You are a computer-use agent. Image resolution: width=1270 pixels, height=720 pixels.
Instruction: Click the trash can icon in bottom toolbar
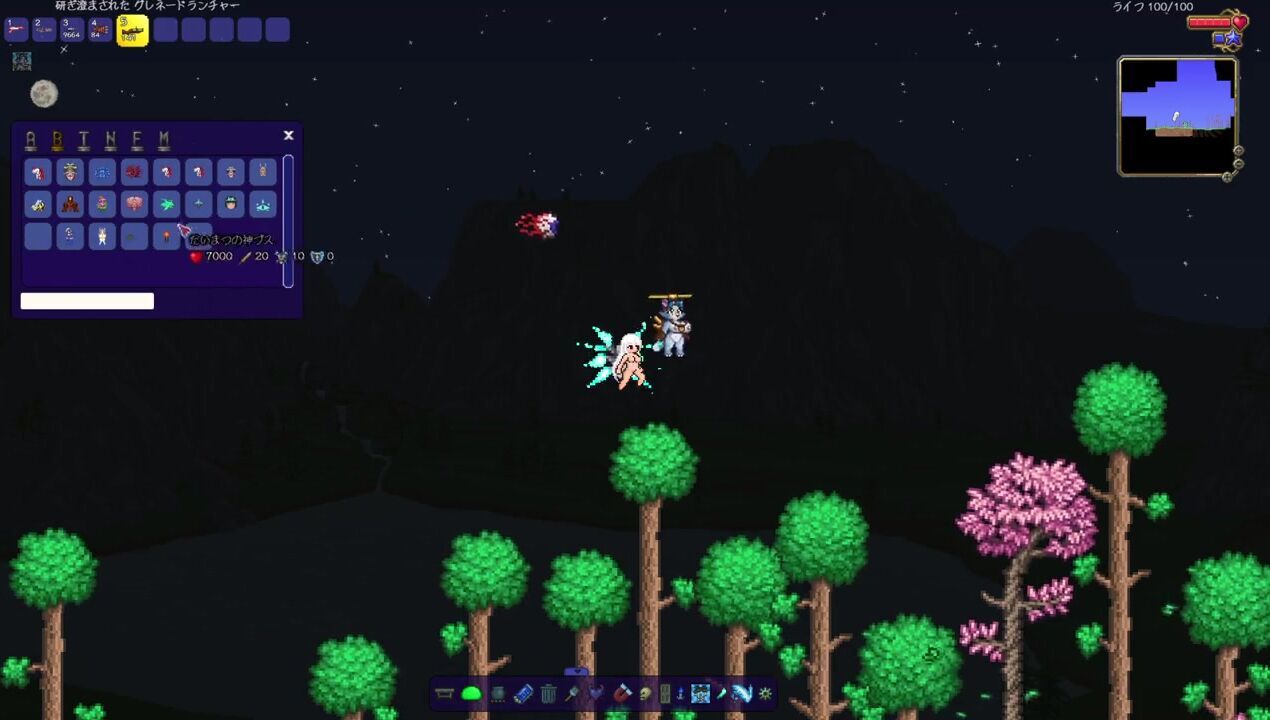point(548,693)
